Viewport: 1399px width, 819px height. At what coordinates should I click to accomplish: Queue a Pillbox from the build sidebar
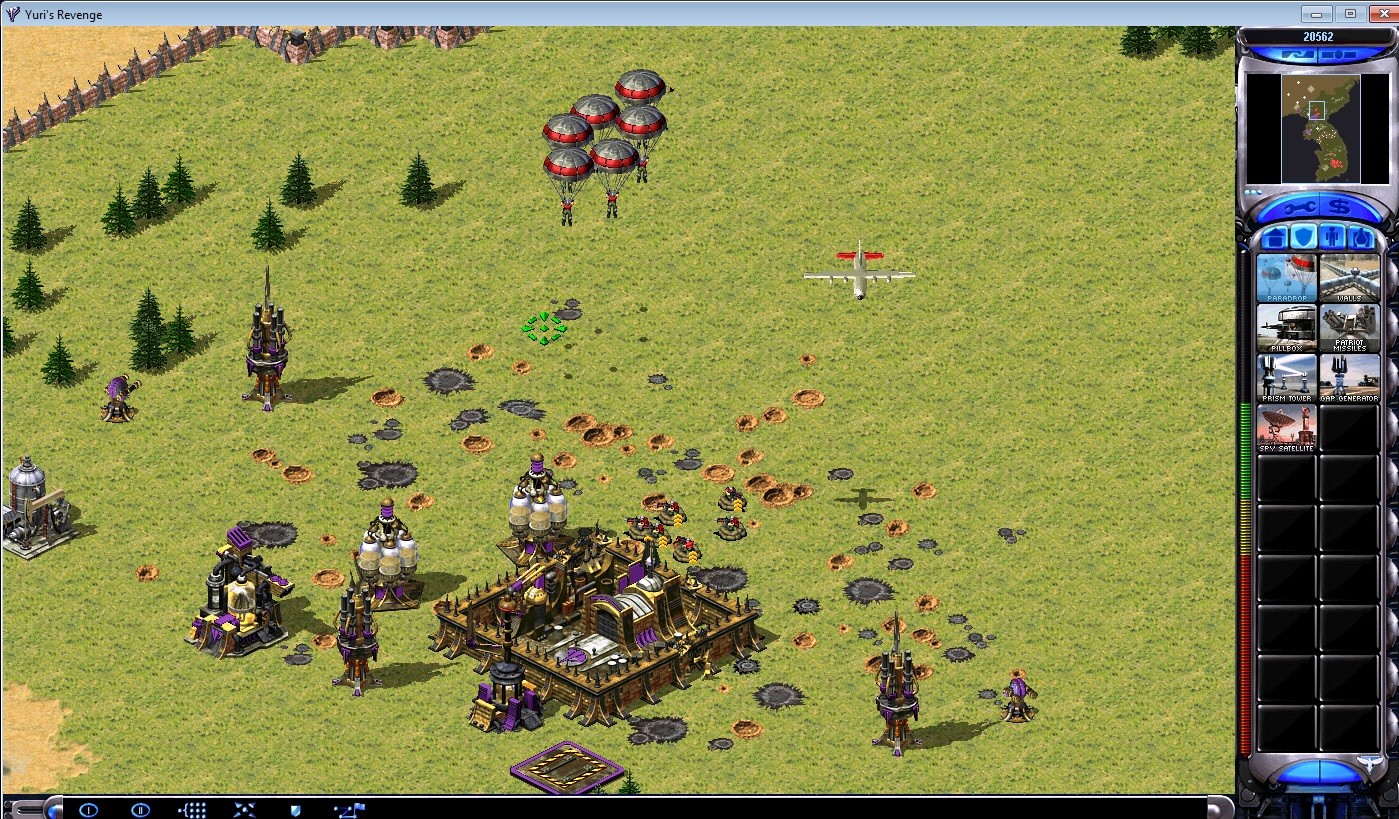[x=1286, y=330]
